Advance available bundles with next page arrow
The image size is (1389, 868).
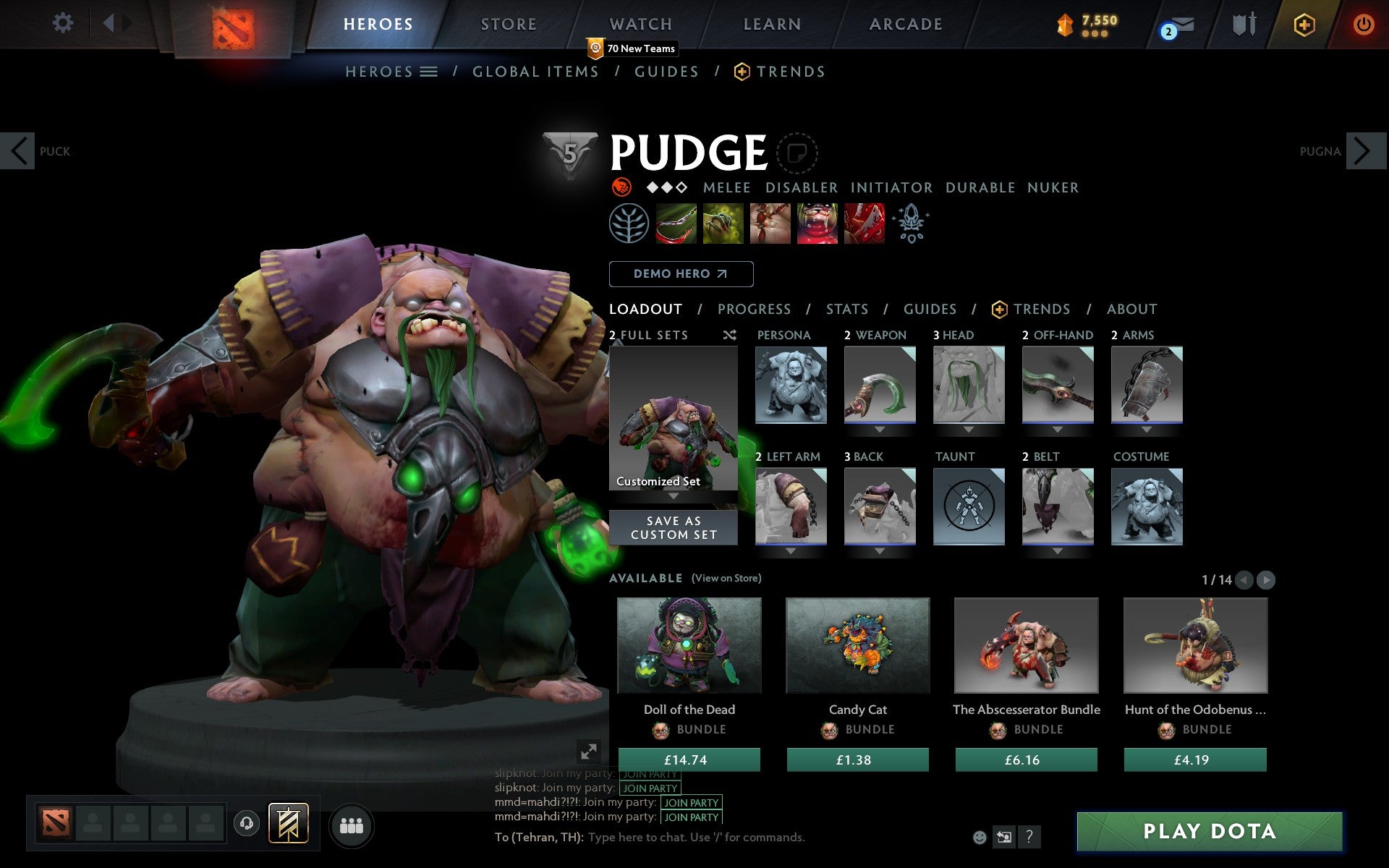pos(1266,579)
